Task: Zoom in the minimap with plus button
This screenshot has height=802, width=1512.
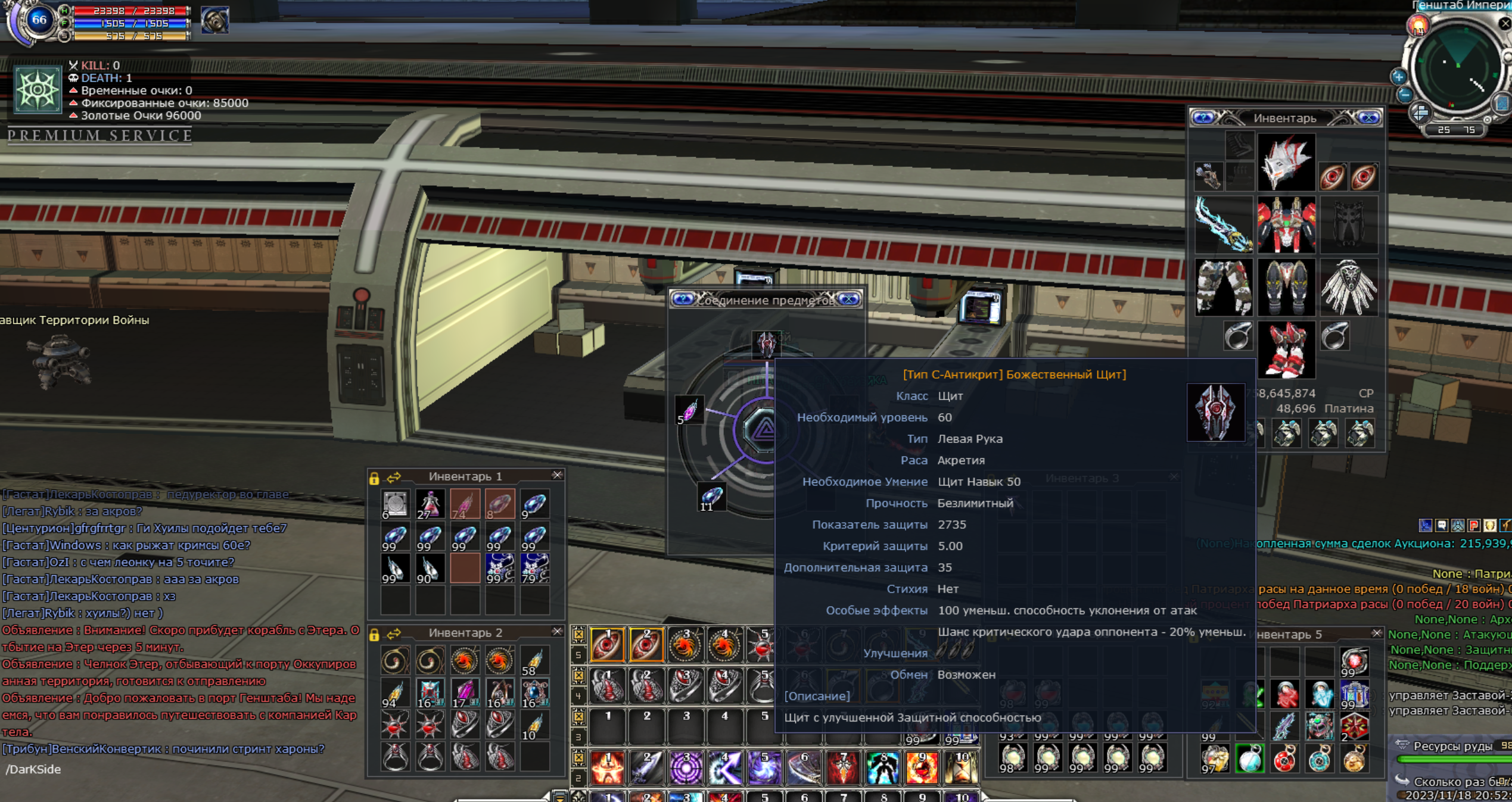Action: (1399, 76)
